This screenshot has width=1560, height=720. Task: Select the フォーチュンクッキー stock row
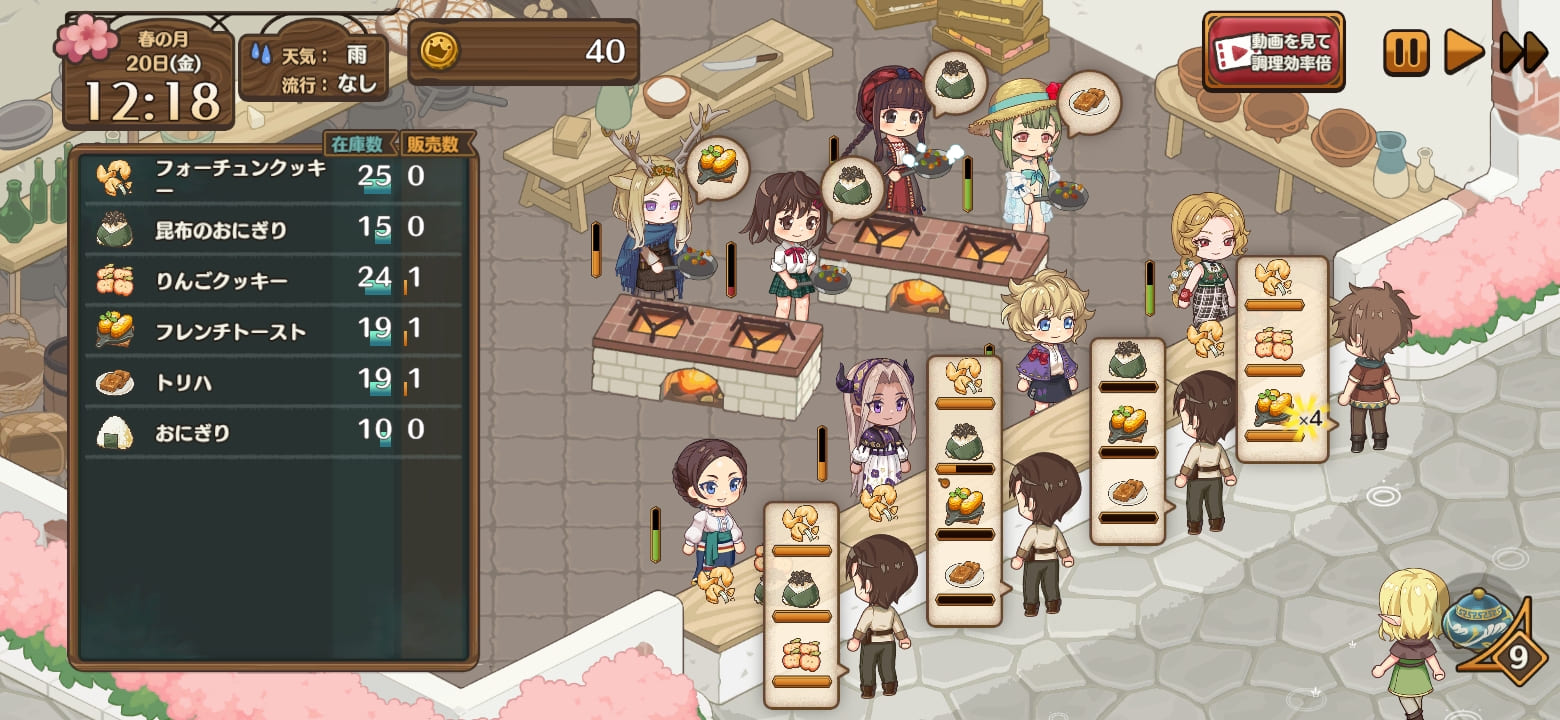point(270,179)
